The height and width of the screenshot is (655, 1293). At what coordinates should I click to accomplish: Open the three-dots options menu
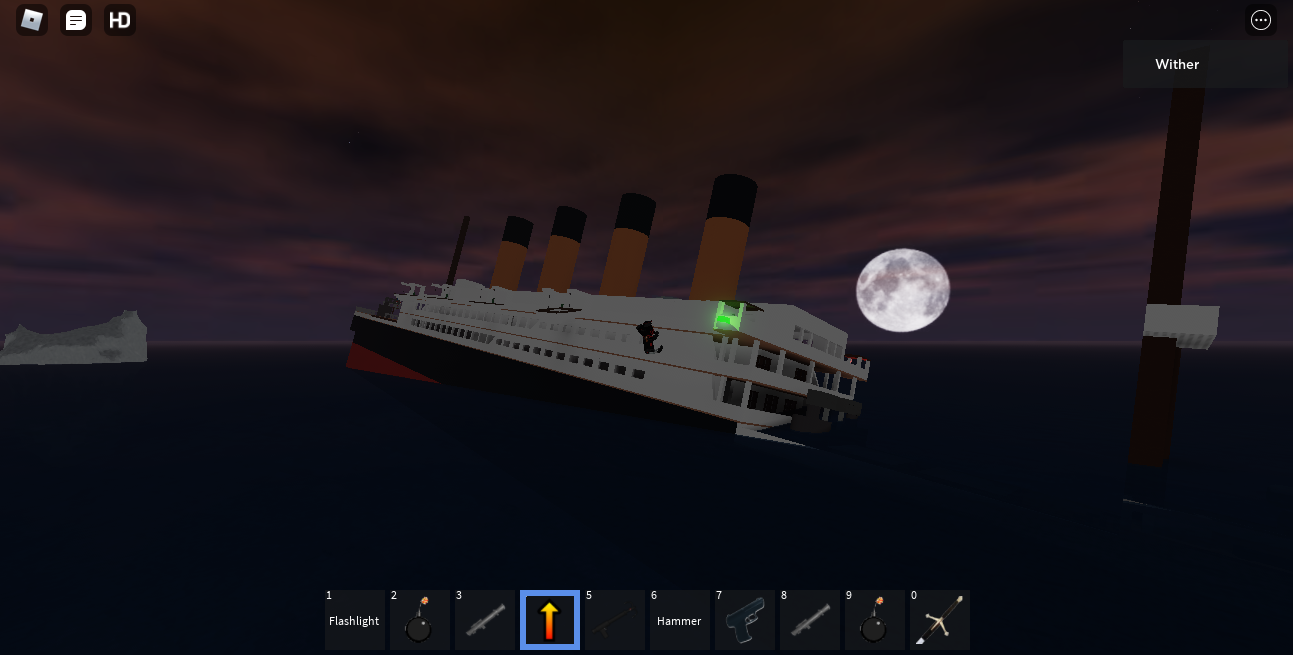(1261, 20)
